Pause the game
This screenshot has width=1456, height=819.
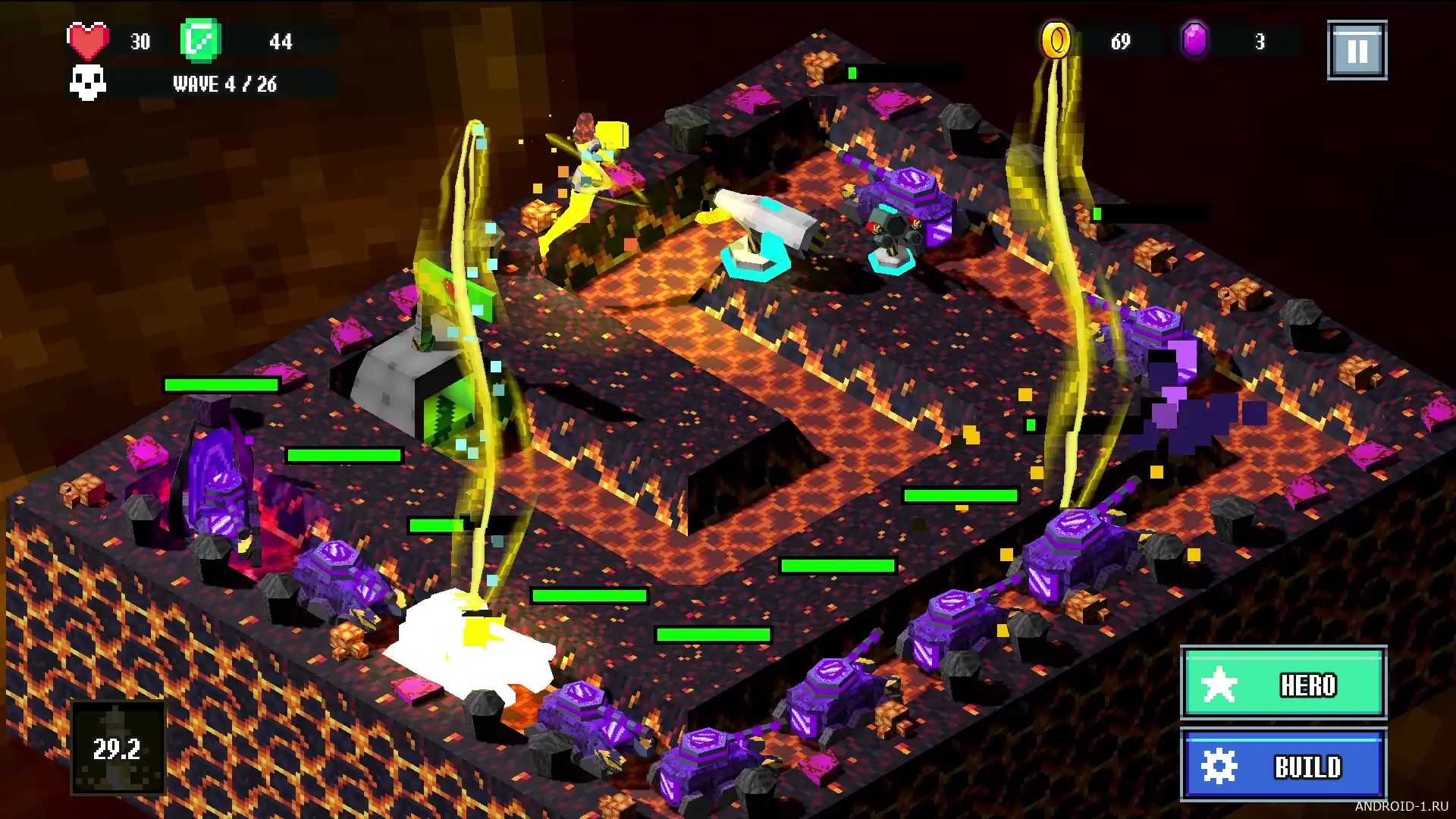coord(1357,51)
